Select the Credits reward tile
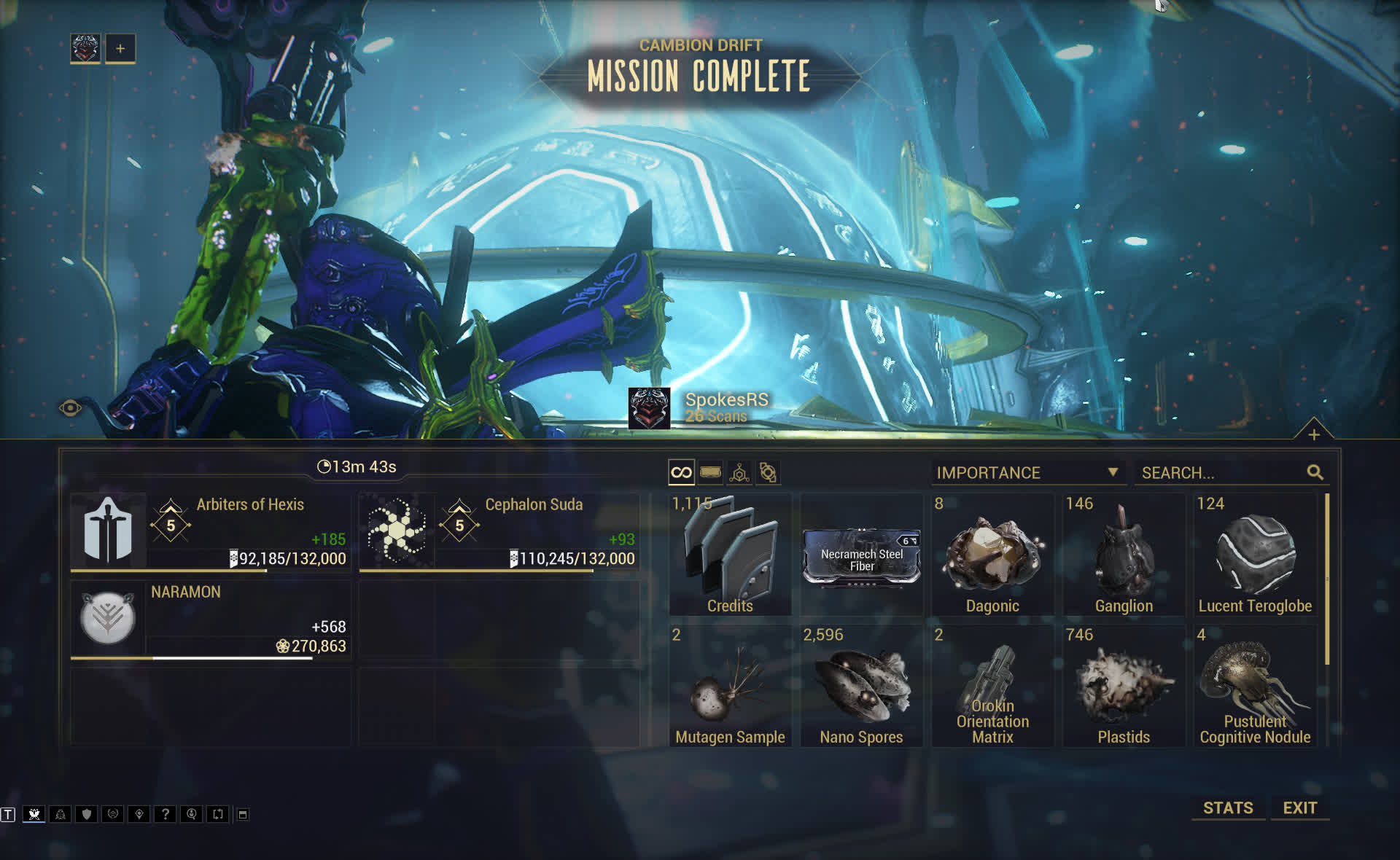Image resolution: width=1400 pixels, height=860 pixels. (730, 555)
